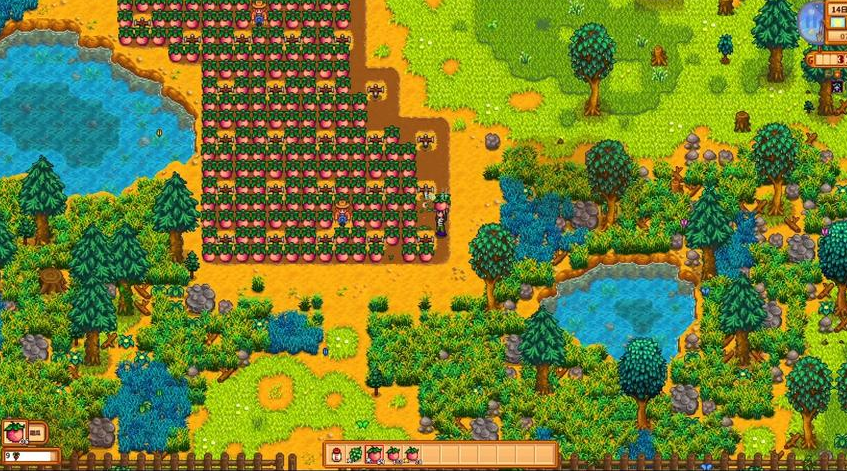Select the red-highlighted strawberry hotbar slot

(x=375, y=455)
